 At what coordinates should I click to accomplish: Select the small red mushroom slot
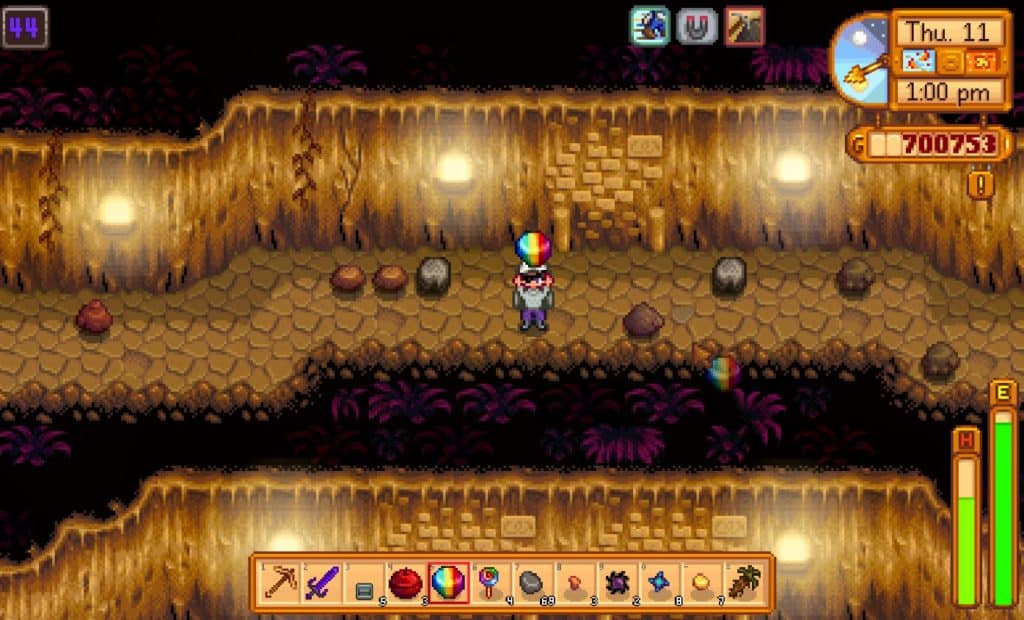pyautogui.click(x=575, y=581)
